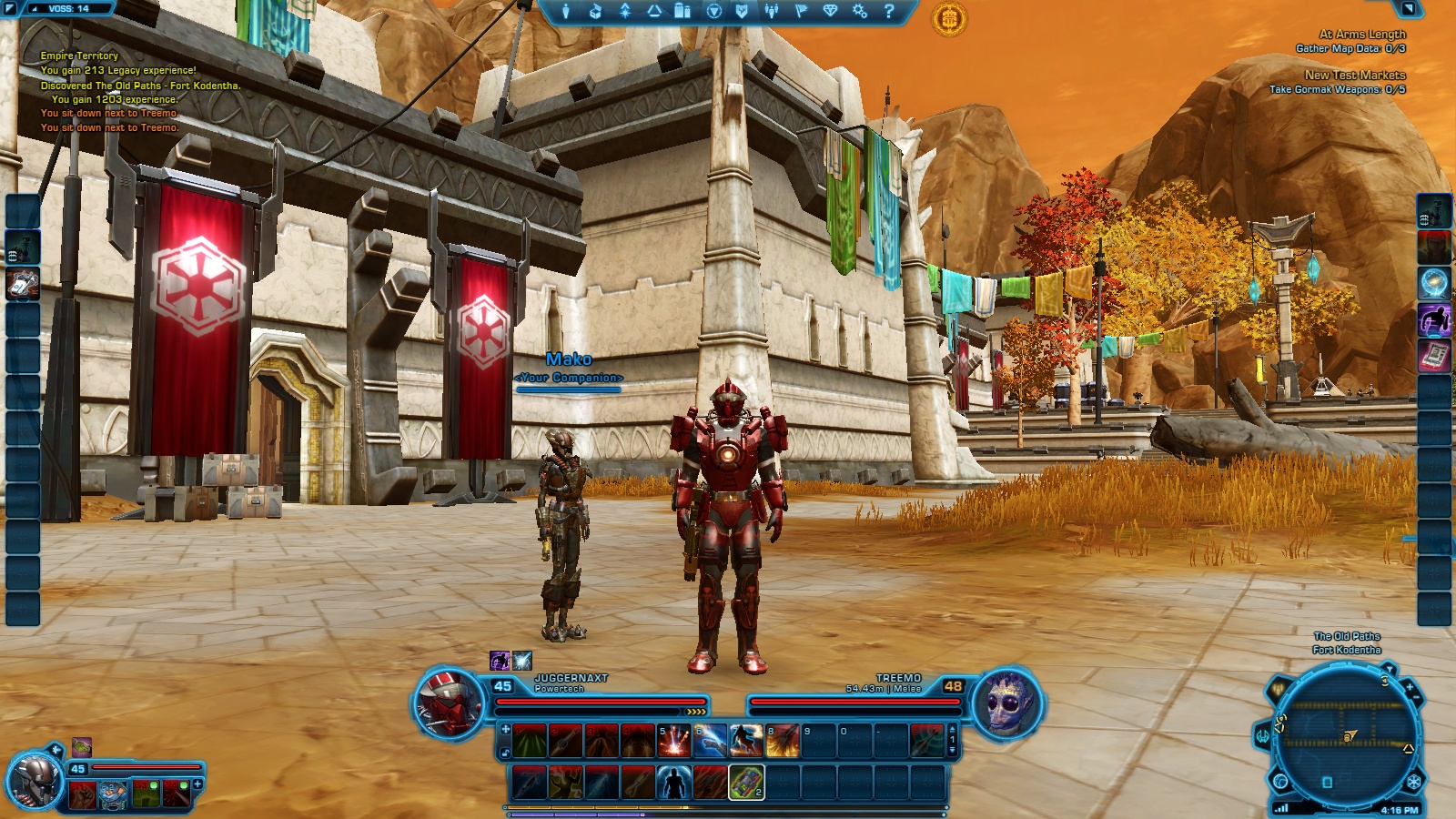
Task: Open the galaxy map globe on the minimap
Action: [1280, 781]
